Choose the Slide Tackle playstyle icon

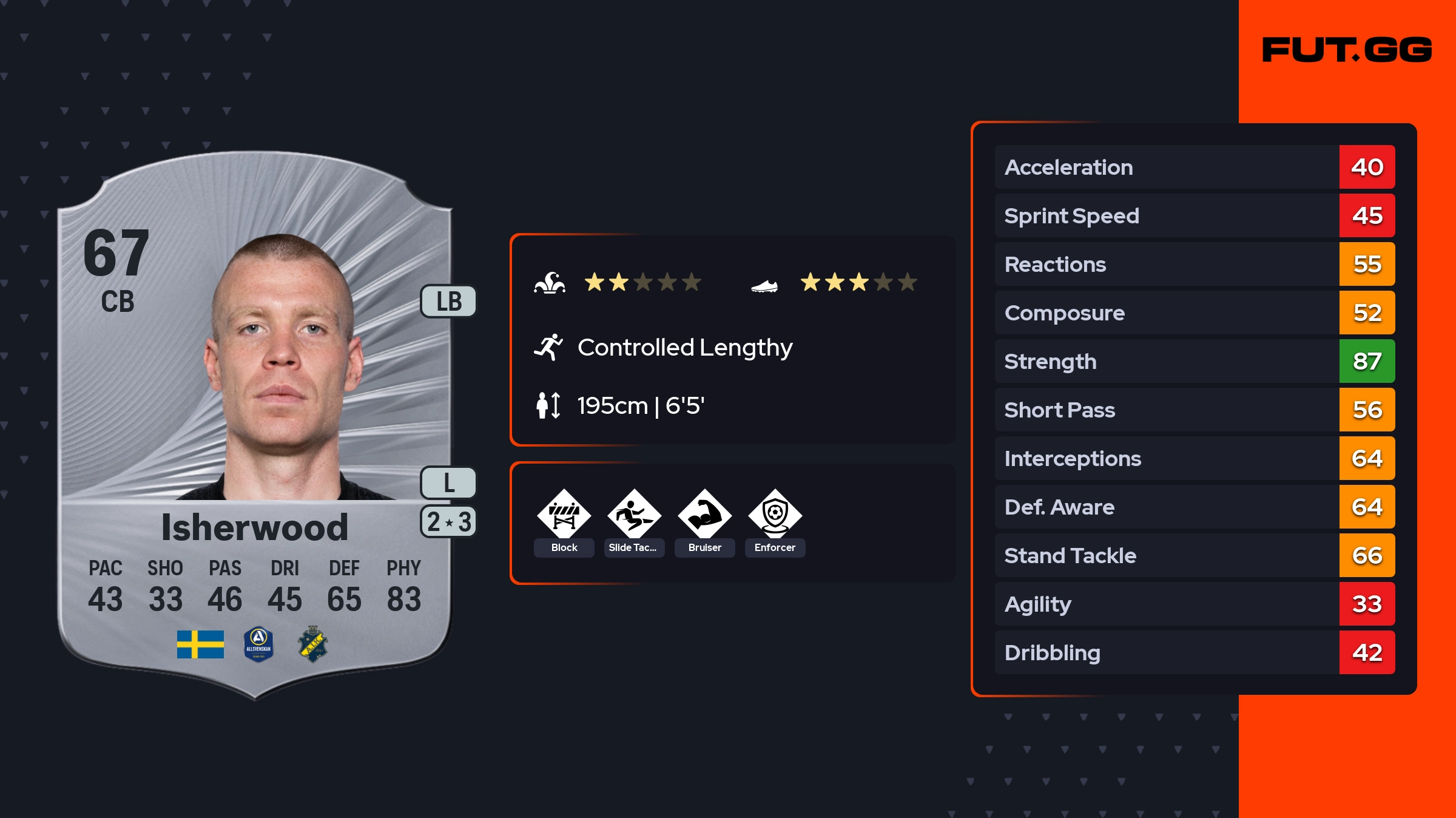[634, 515]
